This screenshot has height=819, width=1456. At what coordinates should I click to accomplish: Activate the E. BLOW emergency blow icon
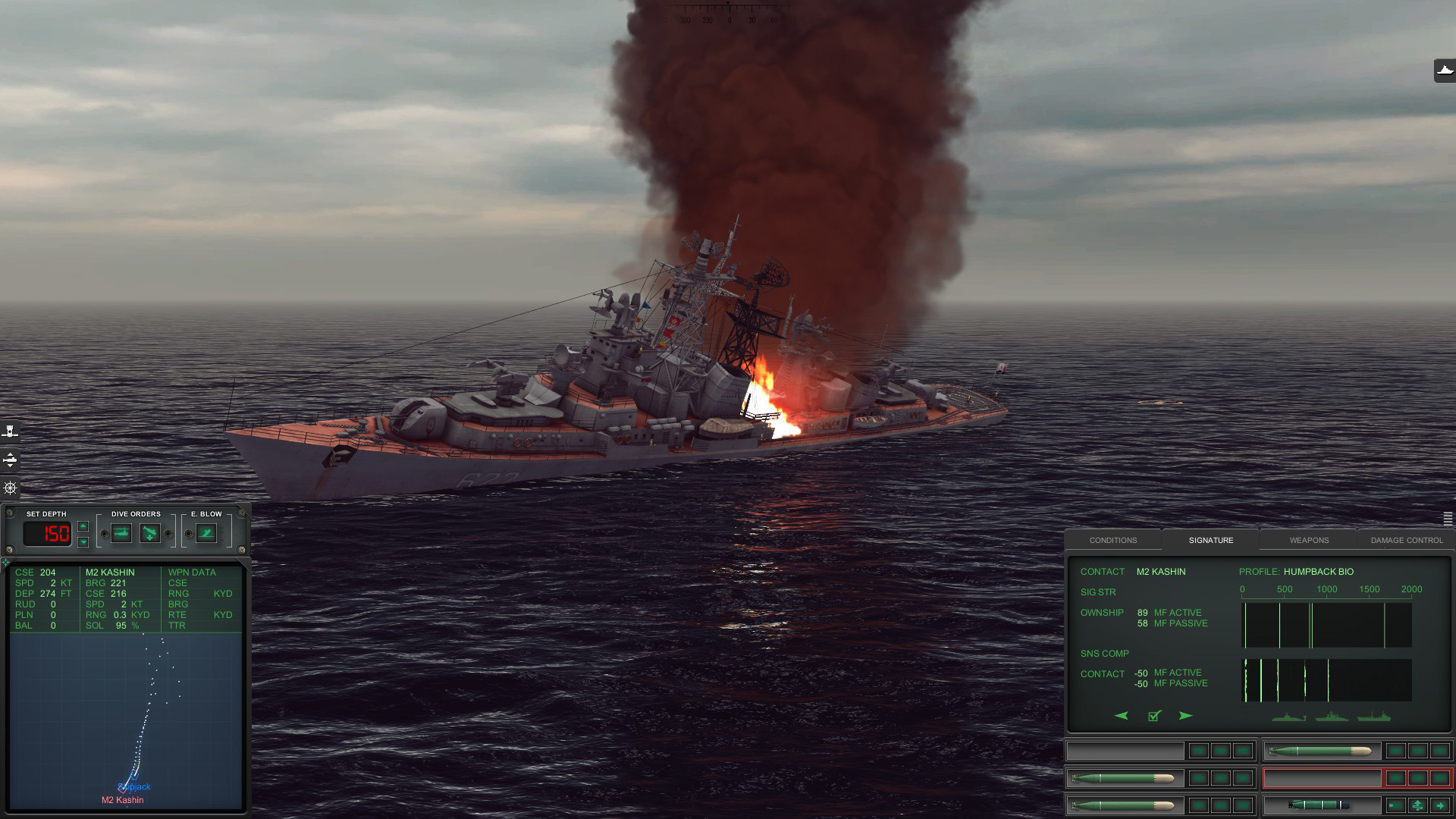[206, 532]
